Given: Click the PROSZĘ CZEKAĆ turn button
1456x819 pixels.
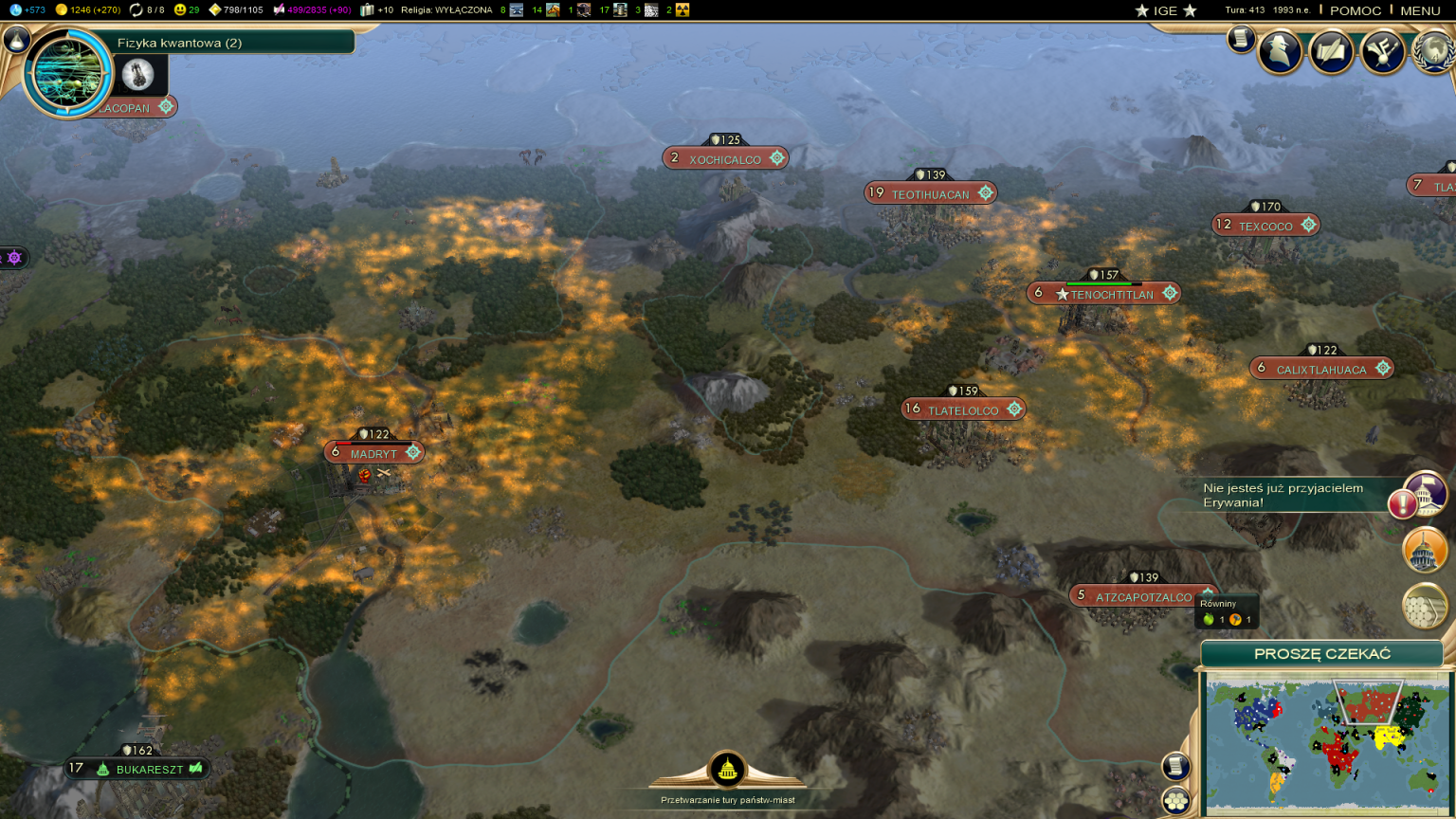Looking at the screenshot, I should [1321, 653].
